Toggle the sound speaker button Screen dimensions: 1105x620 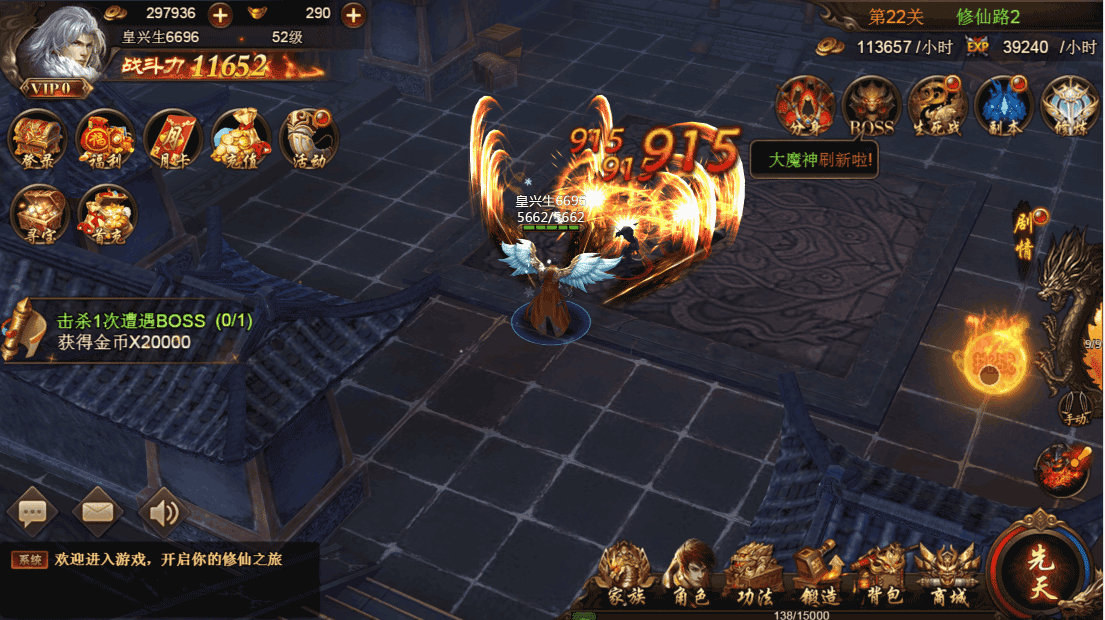163,513
